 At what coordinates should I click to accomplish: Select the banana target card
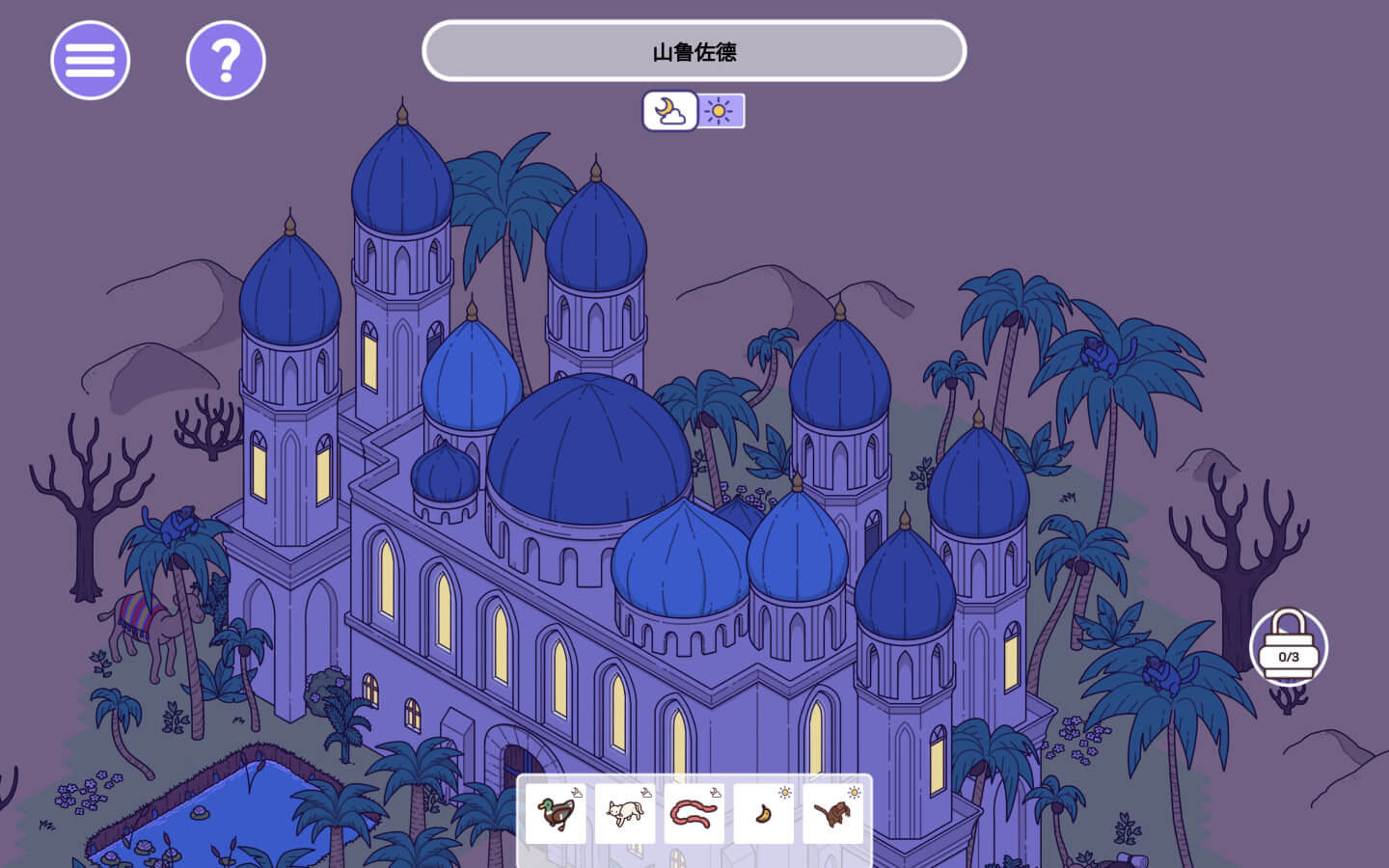[764, 813]
